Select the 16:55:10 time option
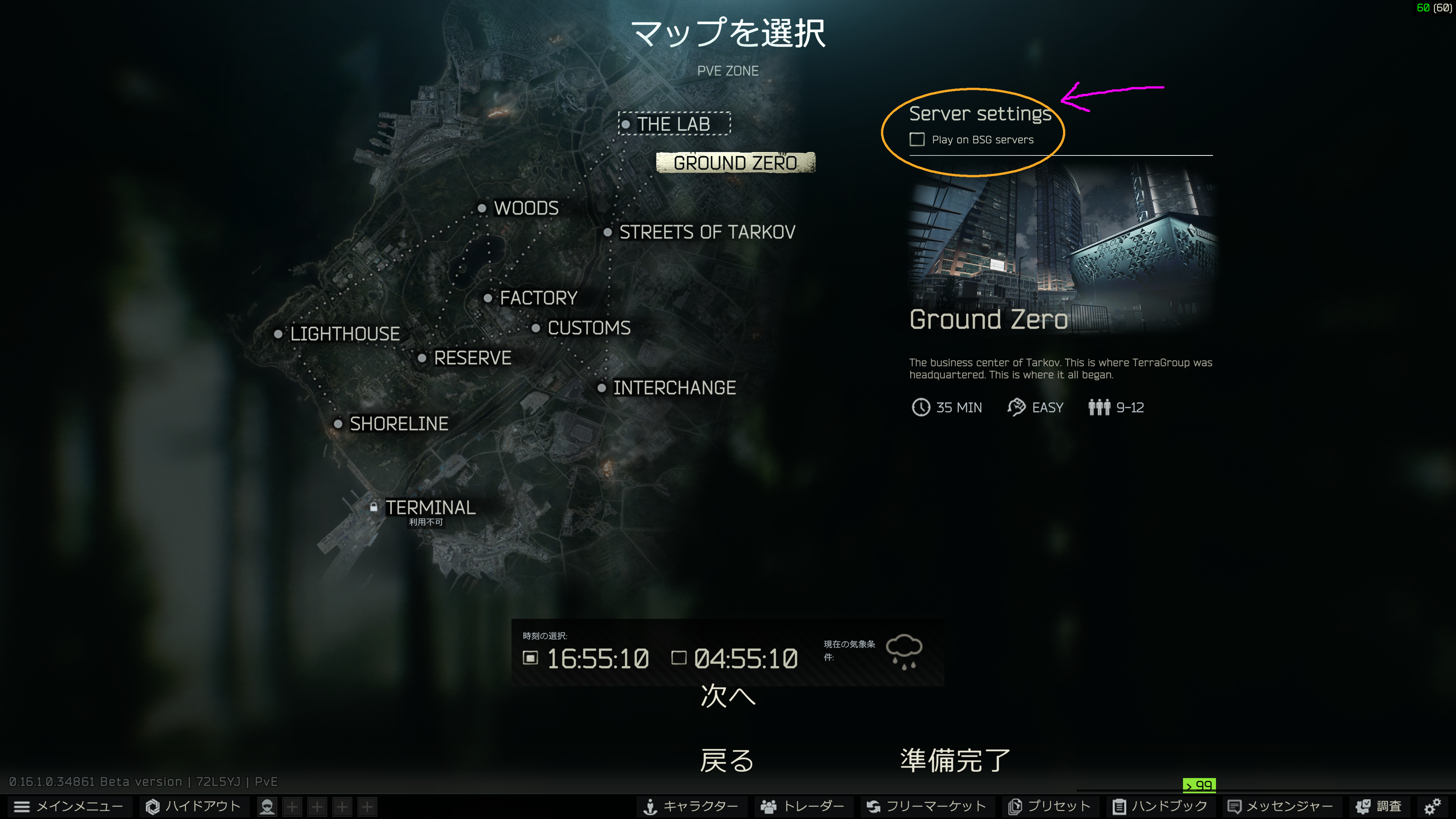The width and height of the screenshot is (1456, 819). tap(531, 658)
